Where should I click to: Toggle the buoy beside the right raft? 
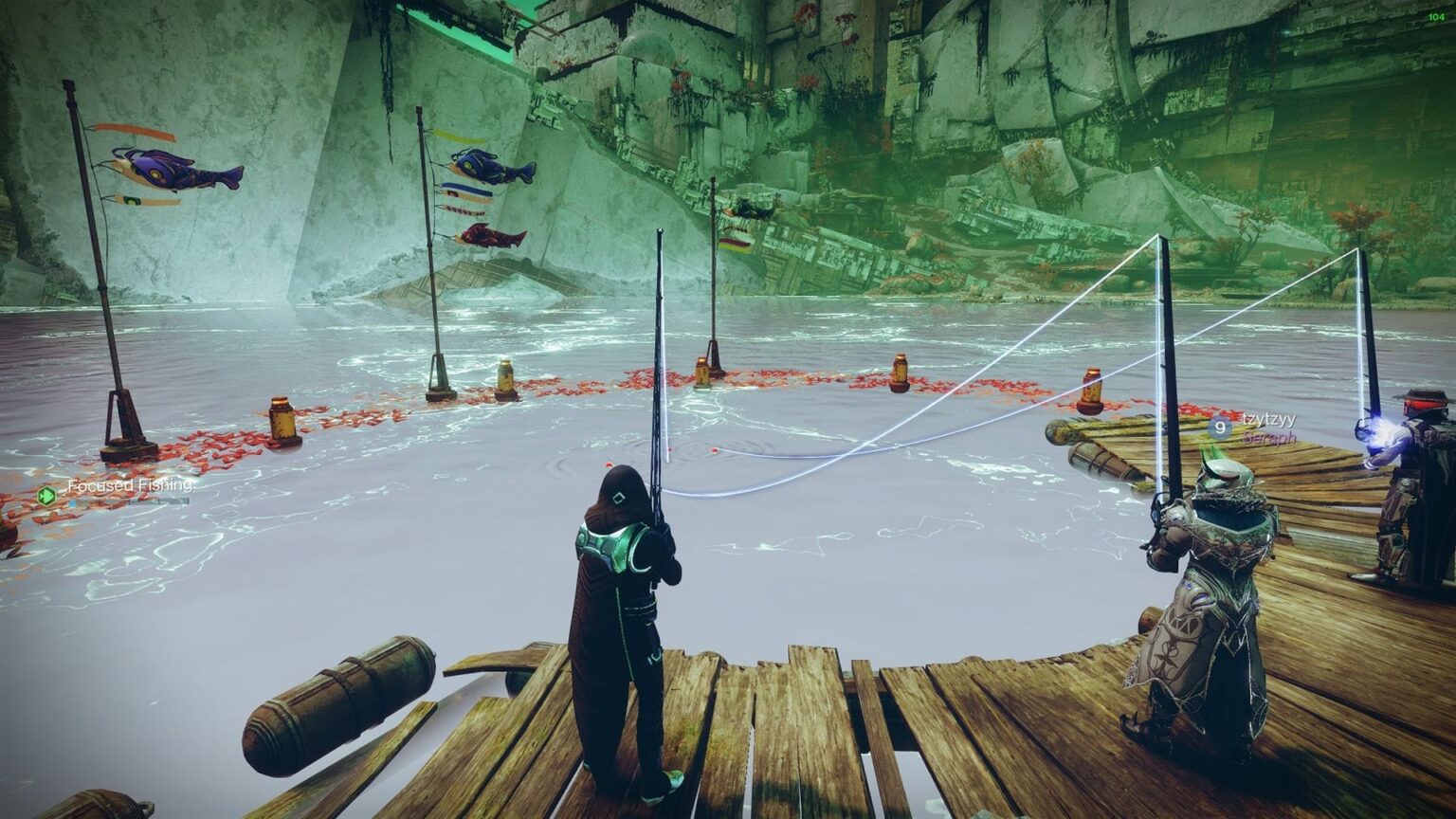1088,393
